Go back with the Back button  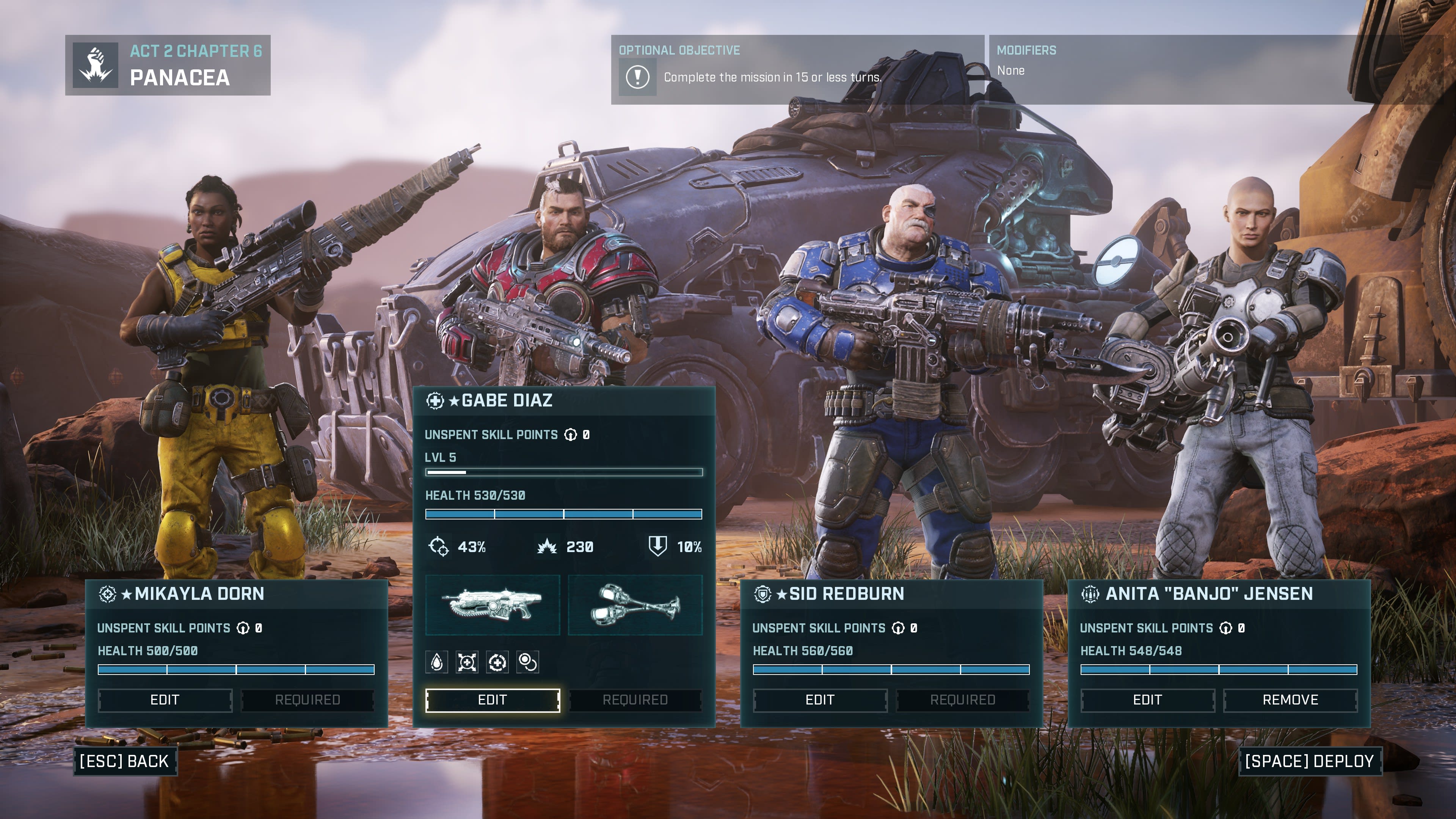(124, 761)
